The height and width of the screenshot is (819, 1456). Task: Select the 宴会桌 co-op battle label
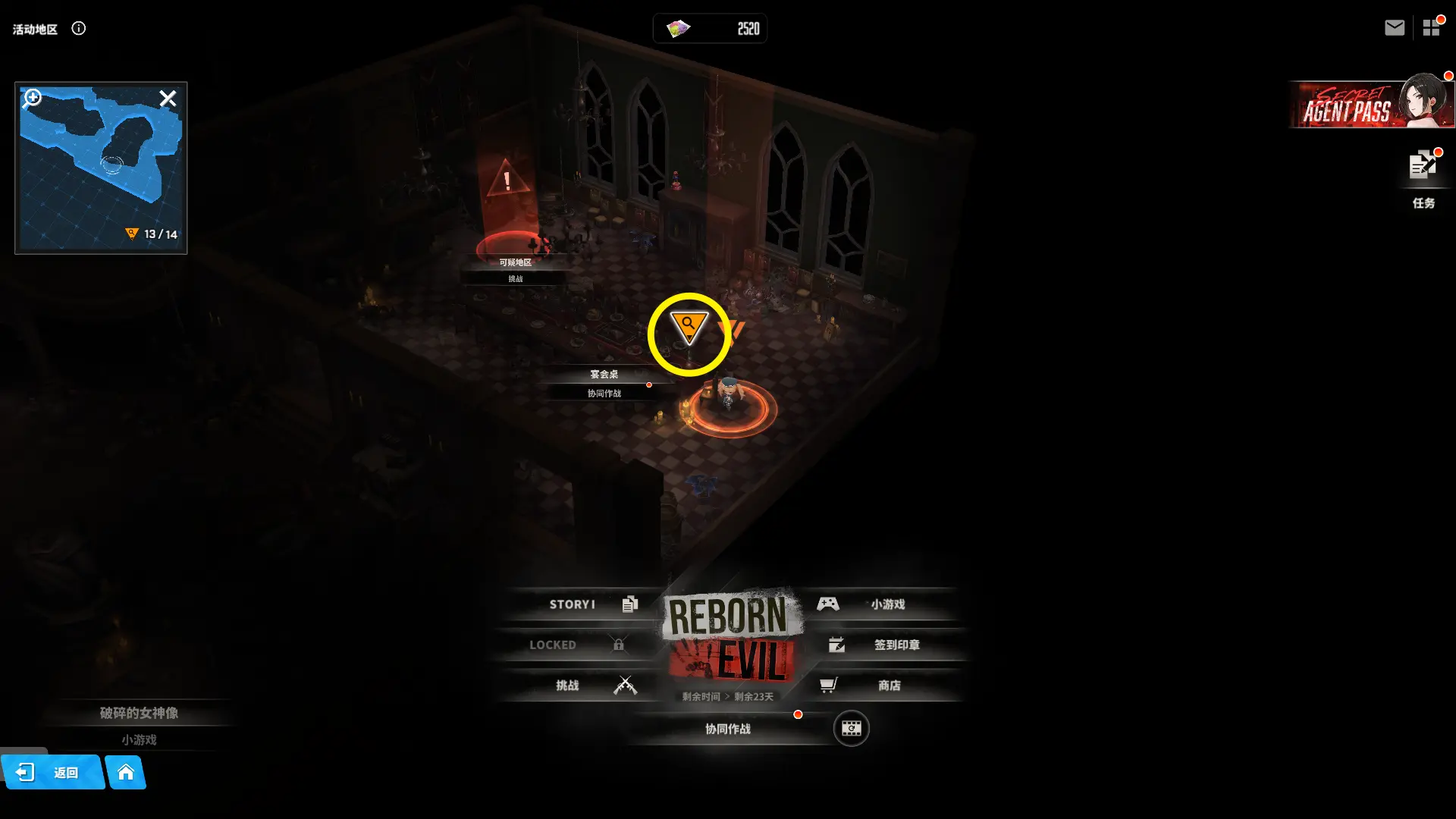(x=604, y=383)
